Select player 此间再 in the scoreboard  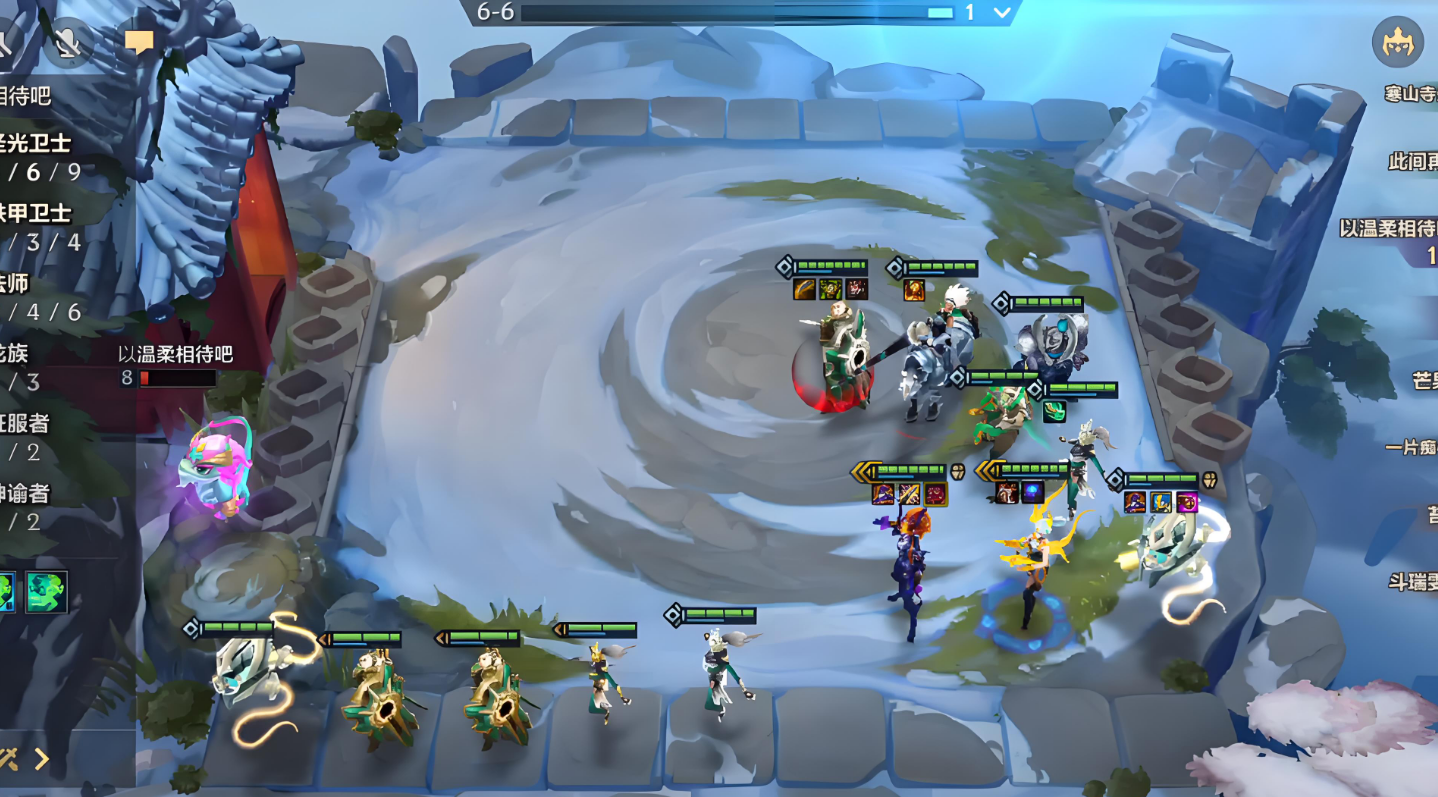point(1412,161)
